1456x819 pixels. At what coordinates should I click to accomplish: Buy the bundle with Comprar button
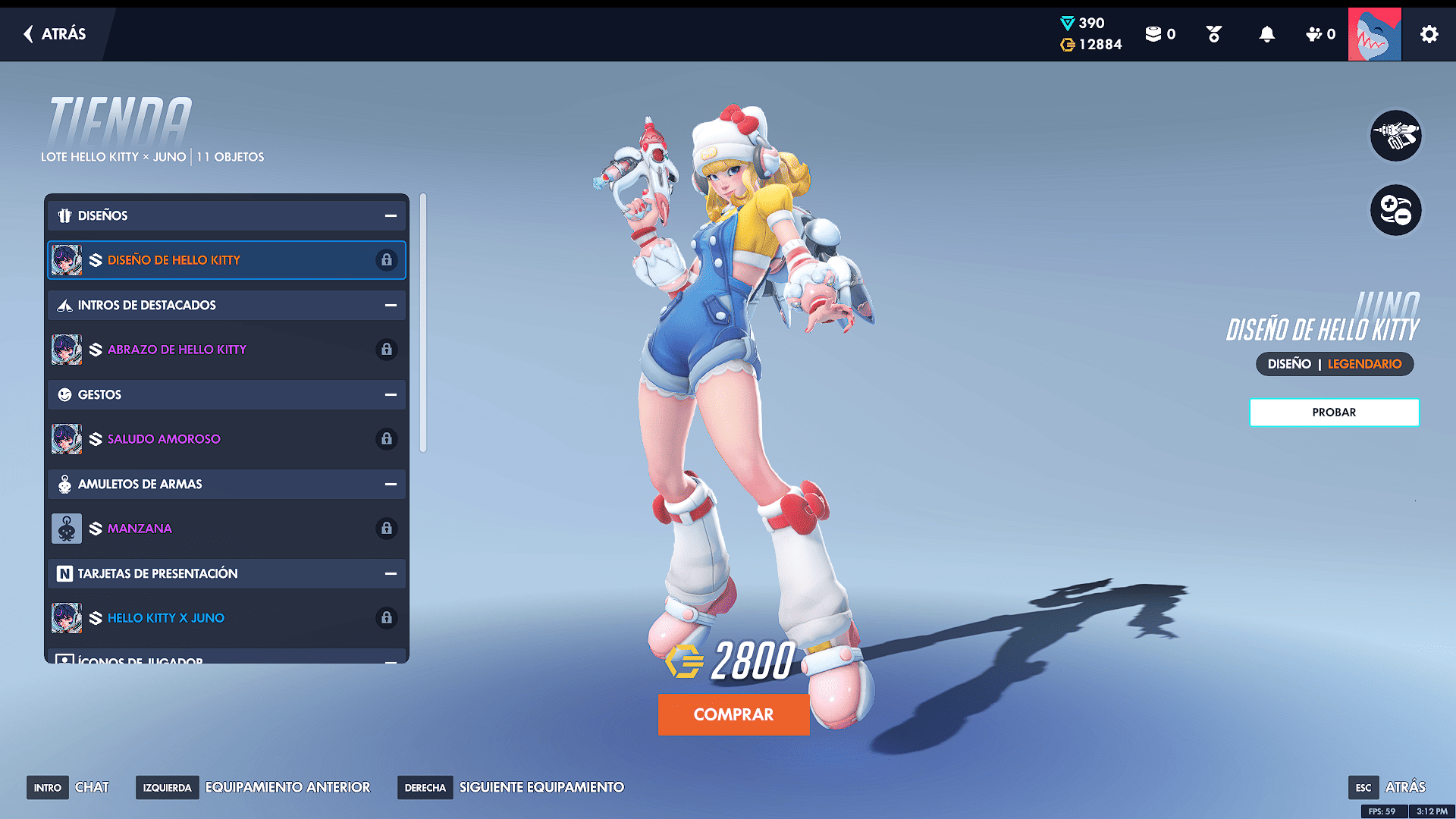click(733, 714)
